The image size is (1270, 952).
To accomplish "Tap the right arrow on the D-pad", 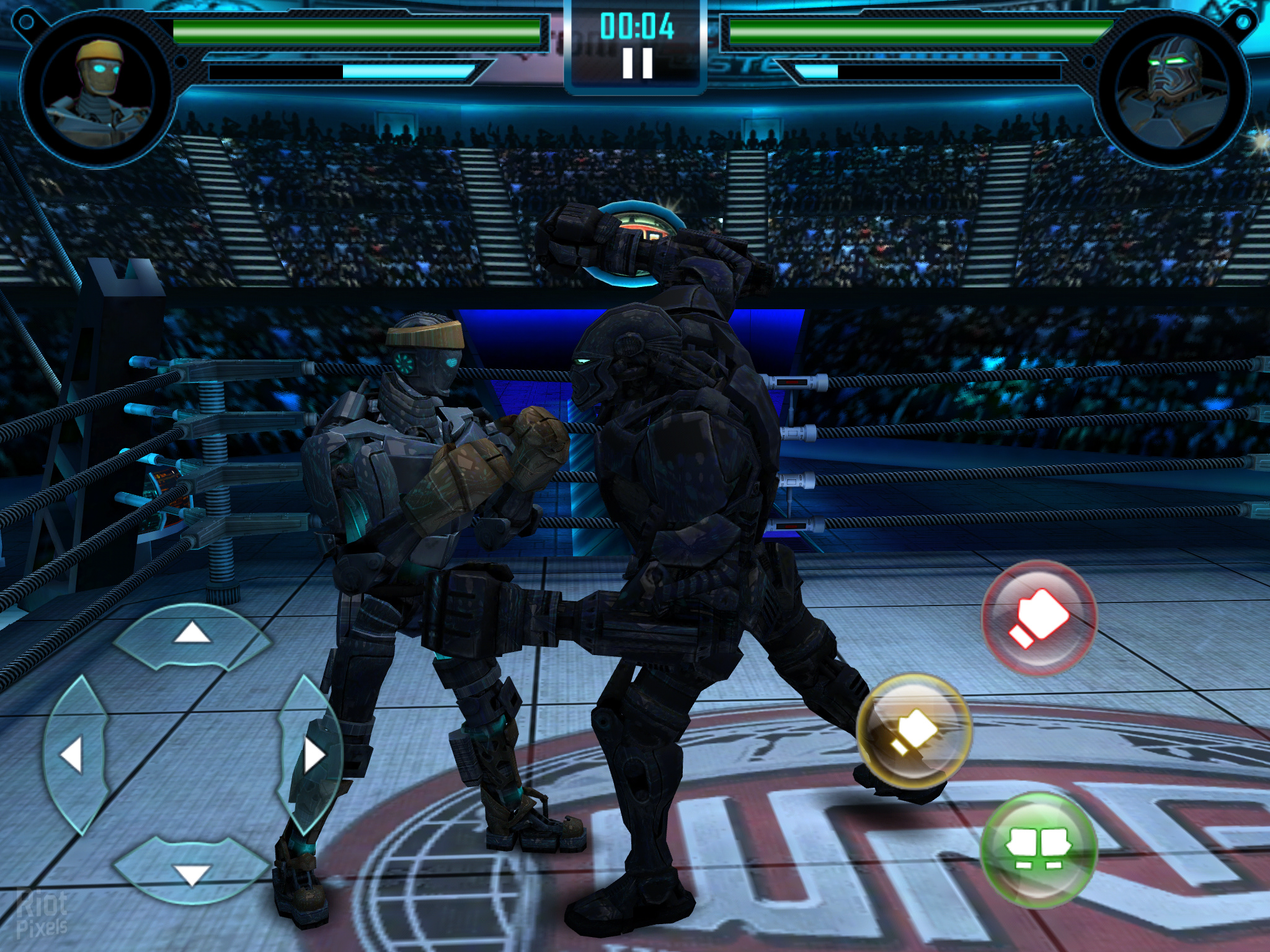I will pyautogui.click(x=312, y=755).
